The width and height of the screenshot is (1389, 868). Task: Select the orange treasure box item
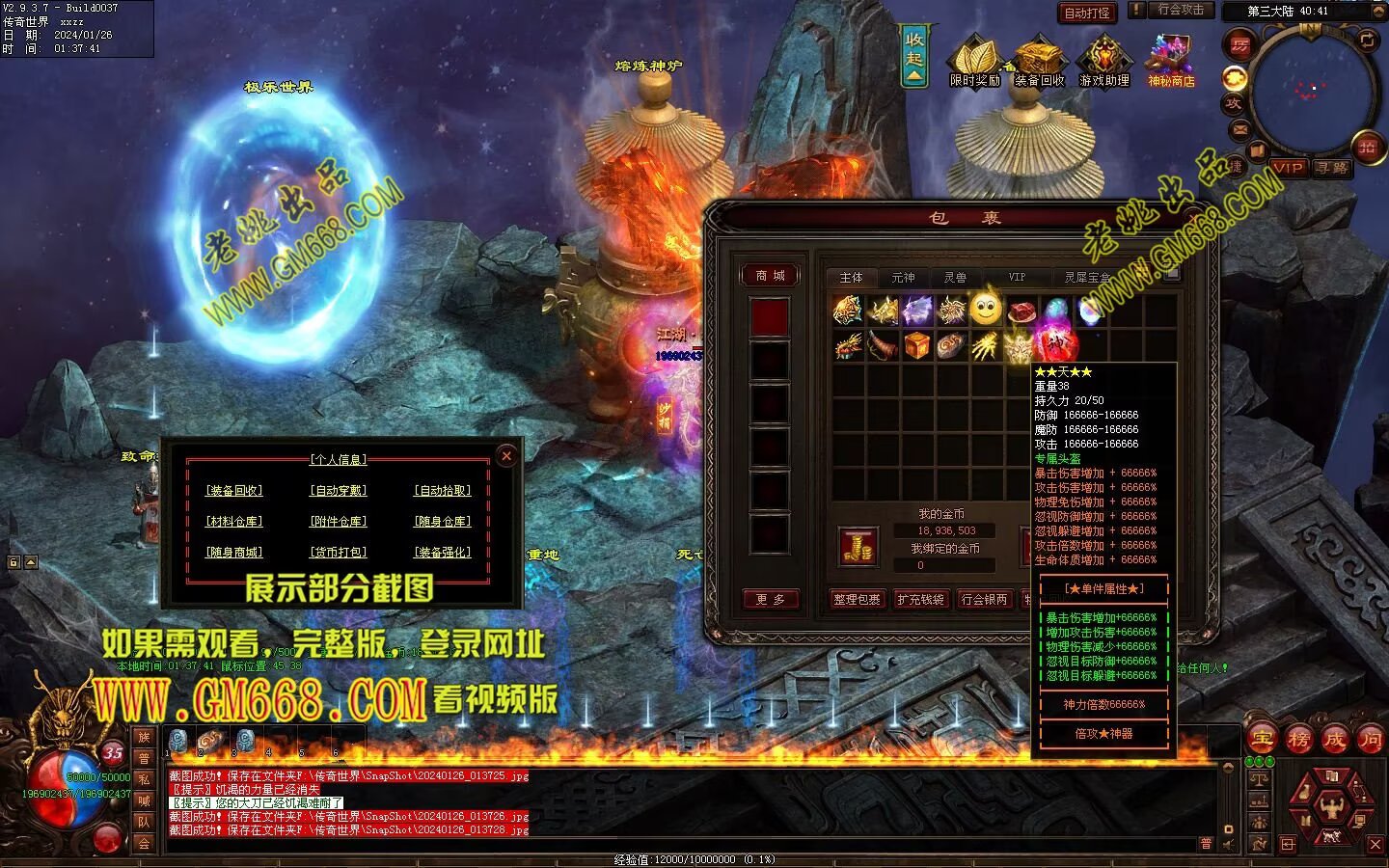point(916,345)
